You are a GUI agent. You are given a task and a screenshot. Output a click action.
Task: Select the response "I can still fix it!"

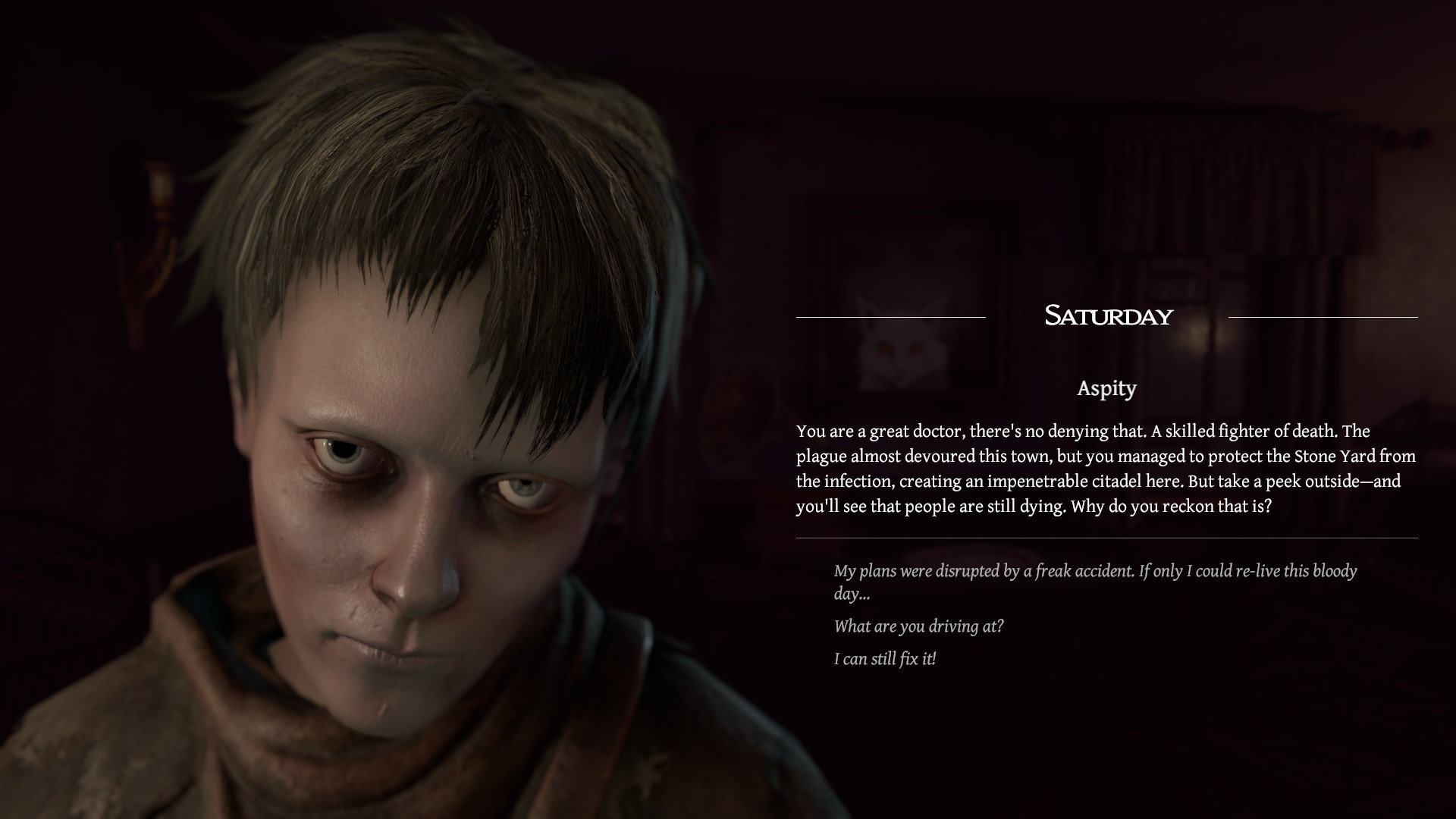(885, 659)
